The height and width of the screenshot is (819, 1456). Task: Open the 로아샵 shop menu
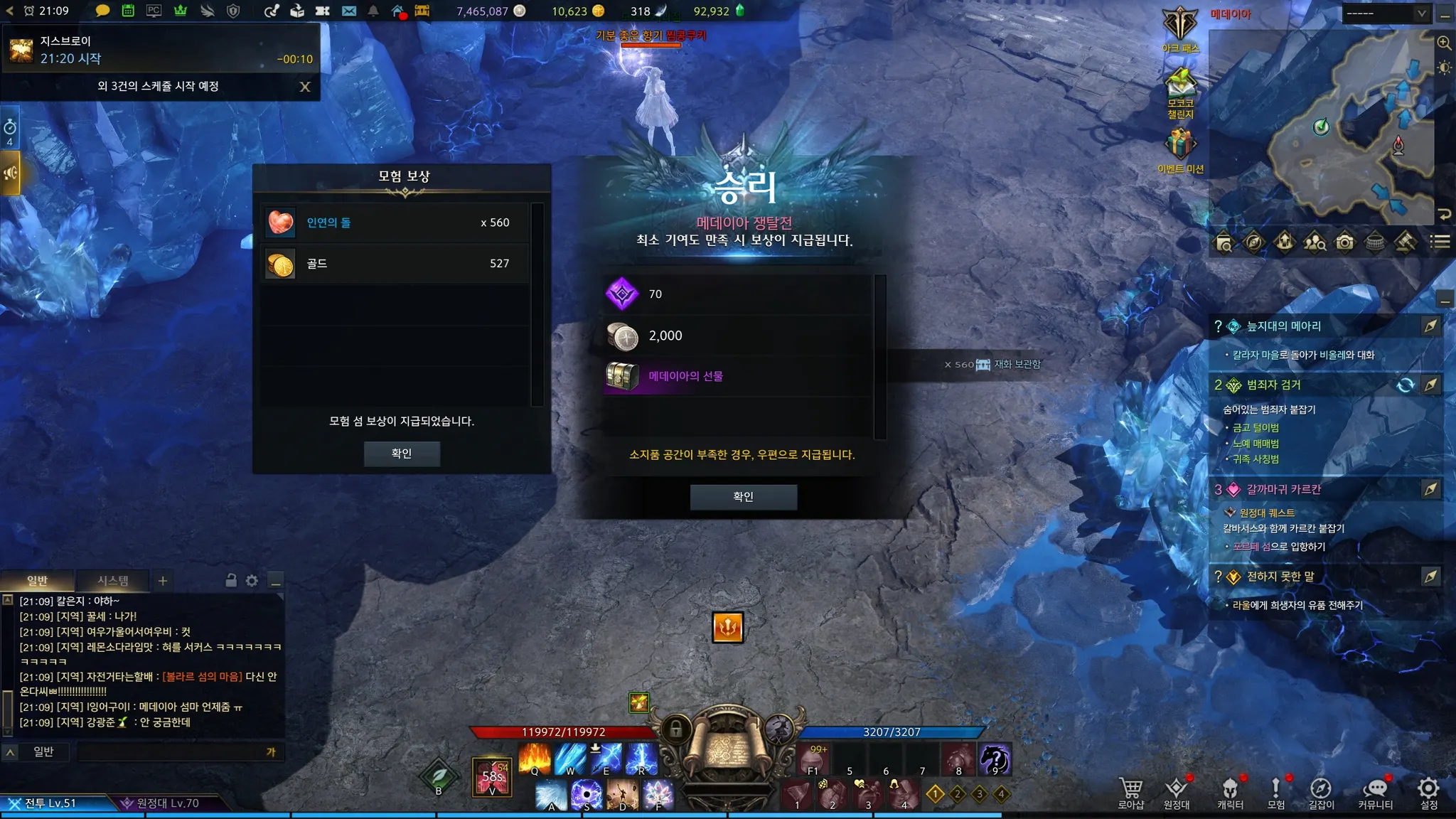(x=1130, y=793)
